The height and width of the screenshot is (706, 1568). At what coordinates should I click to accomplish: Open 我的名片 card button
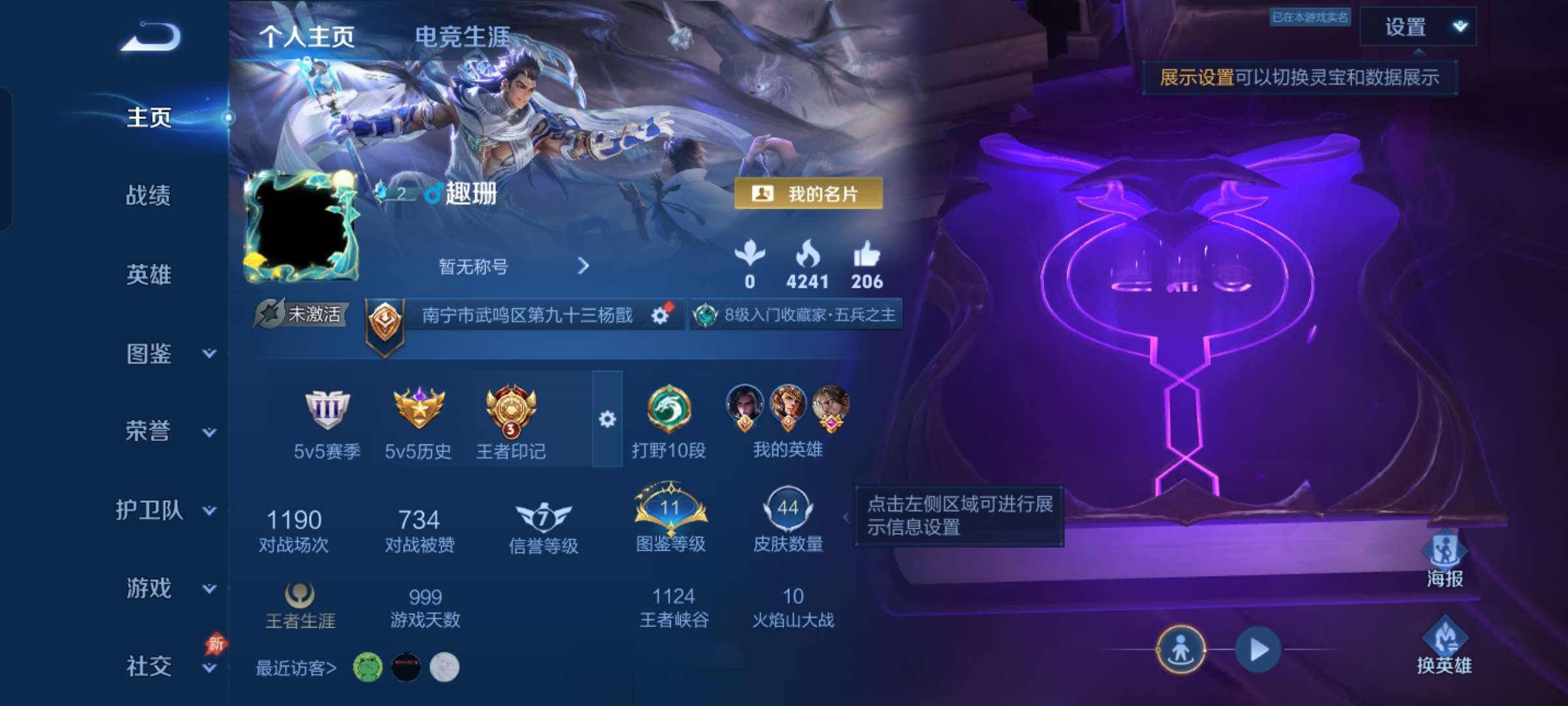808,193
